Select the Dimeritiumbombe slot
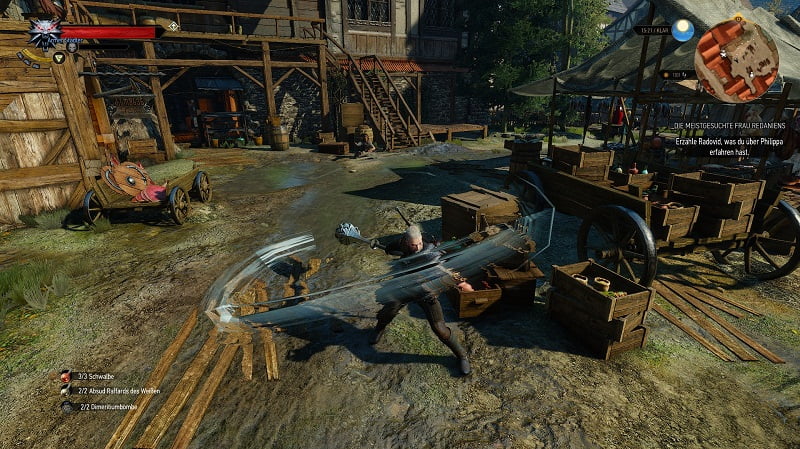This screenshot has width=800, height=449. tap(66, 407)
